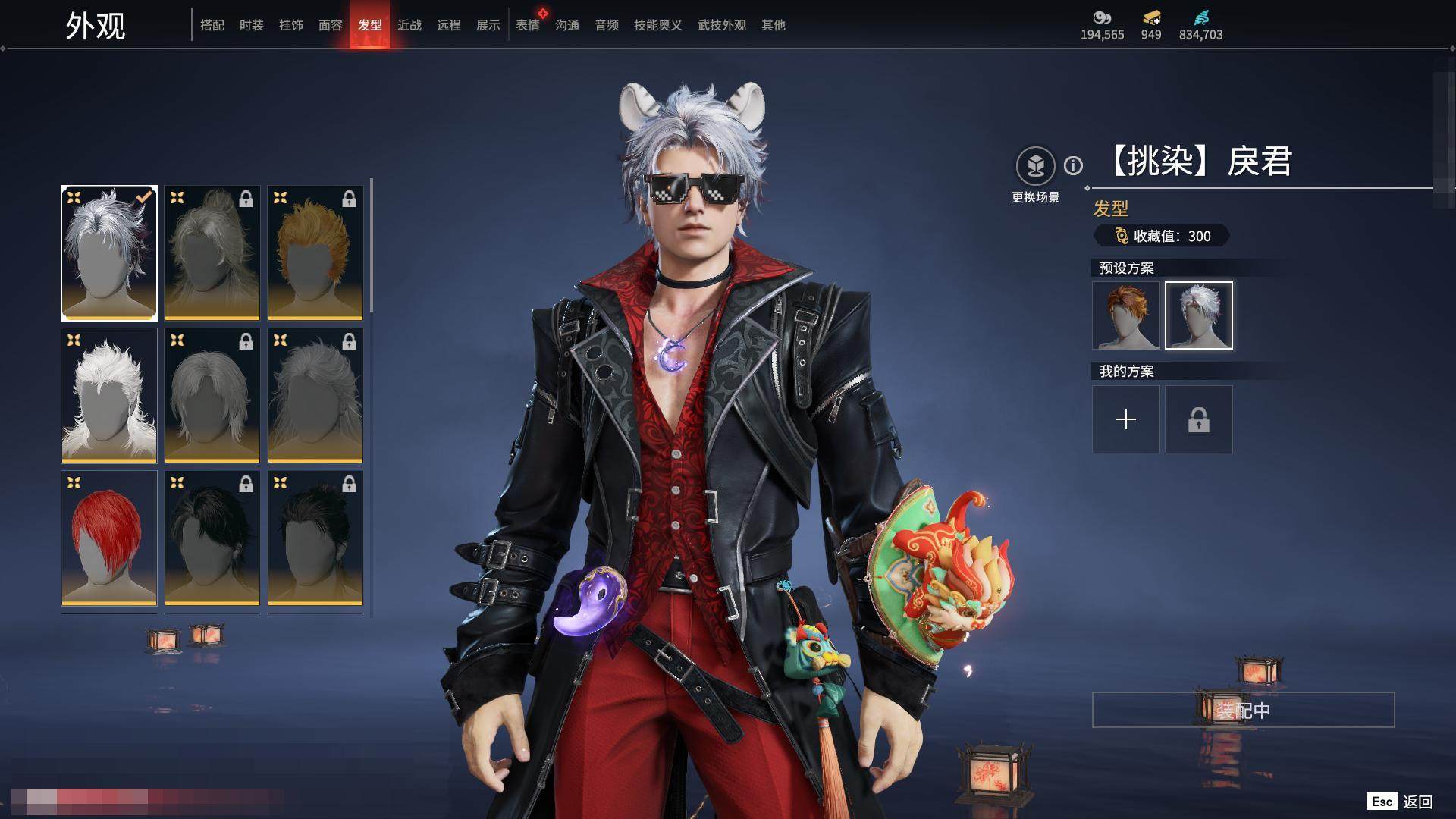Choose the orange-brown preset color scheme
Image resolution: width=1456 pixels, height=819 pixels.
[1126, 315]
